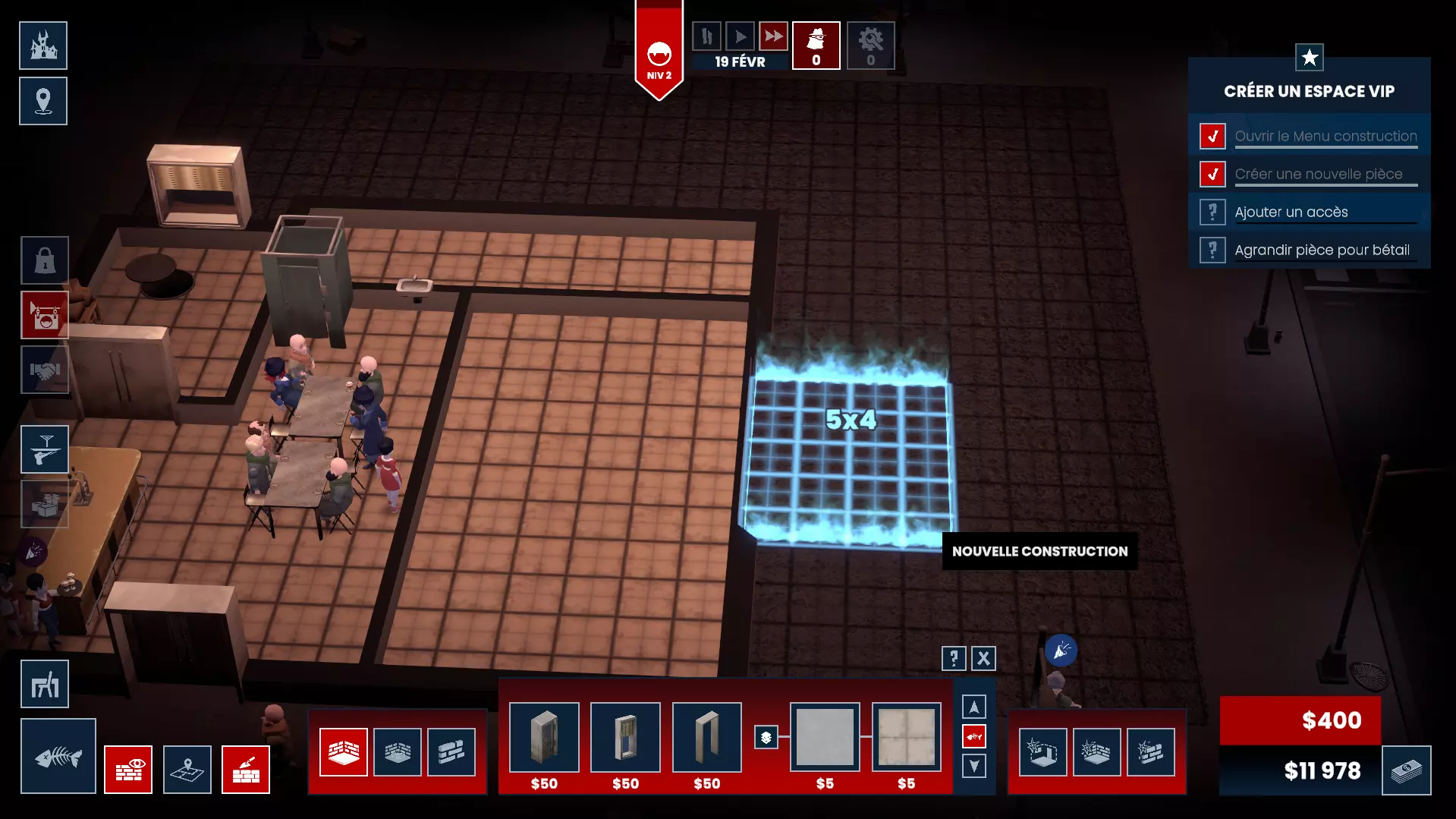Screen dimensions: 1456x819
Task: Toggle wall visibility brick-and-eye button
Action: pos(128,770)
